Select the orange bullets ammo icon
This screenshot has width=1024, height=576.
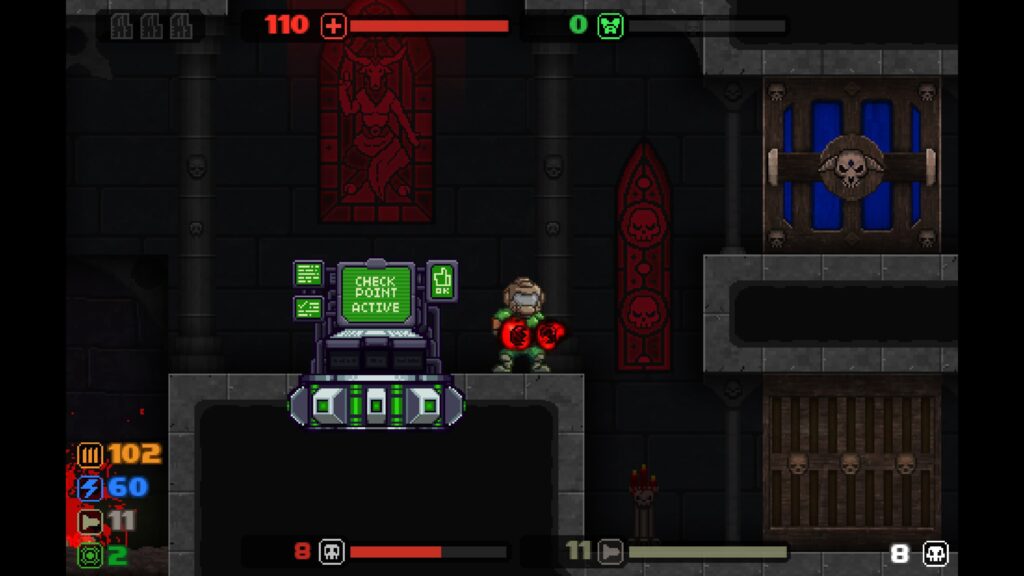click(x=91, y=455)
